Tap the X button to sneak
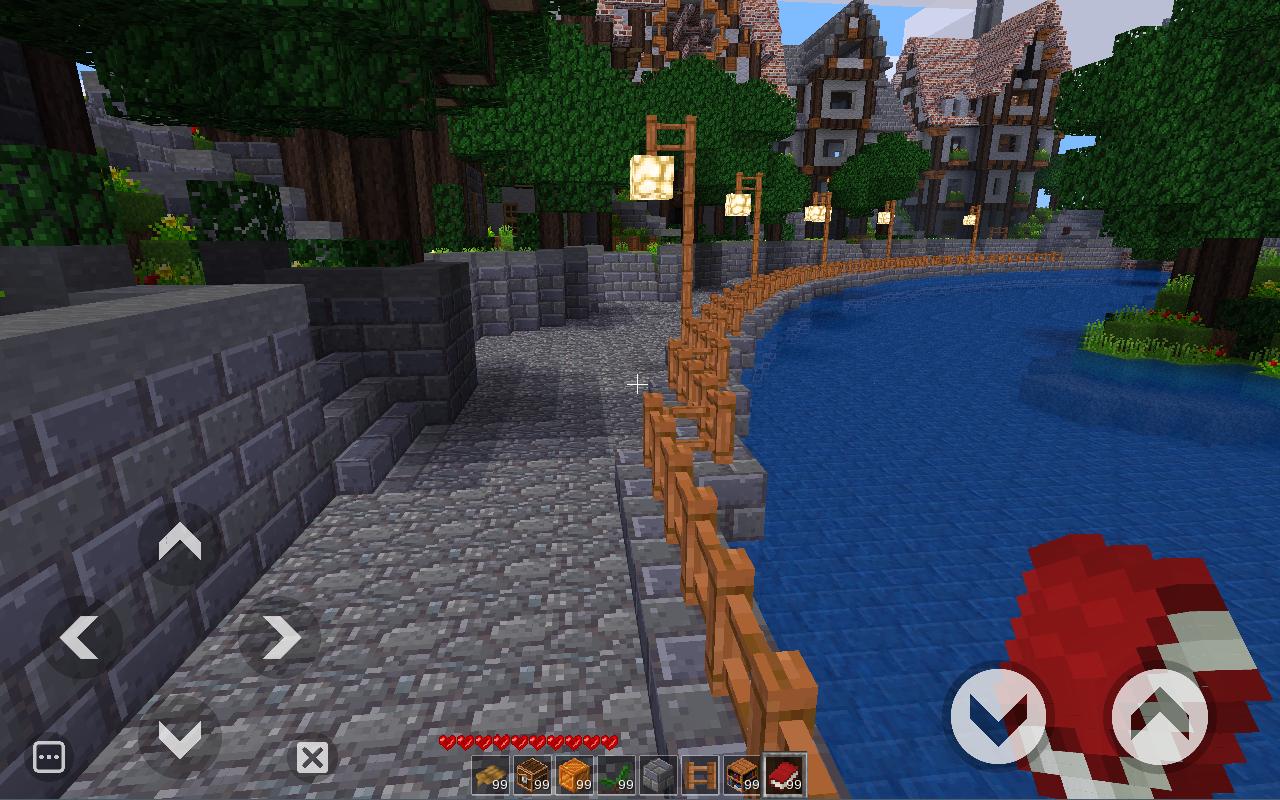Screen dimensions: 1280x800 (x=313, y=757)
